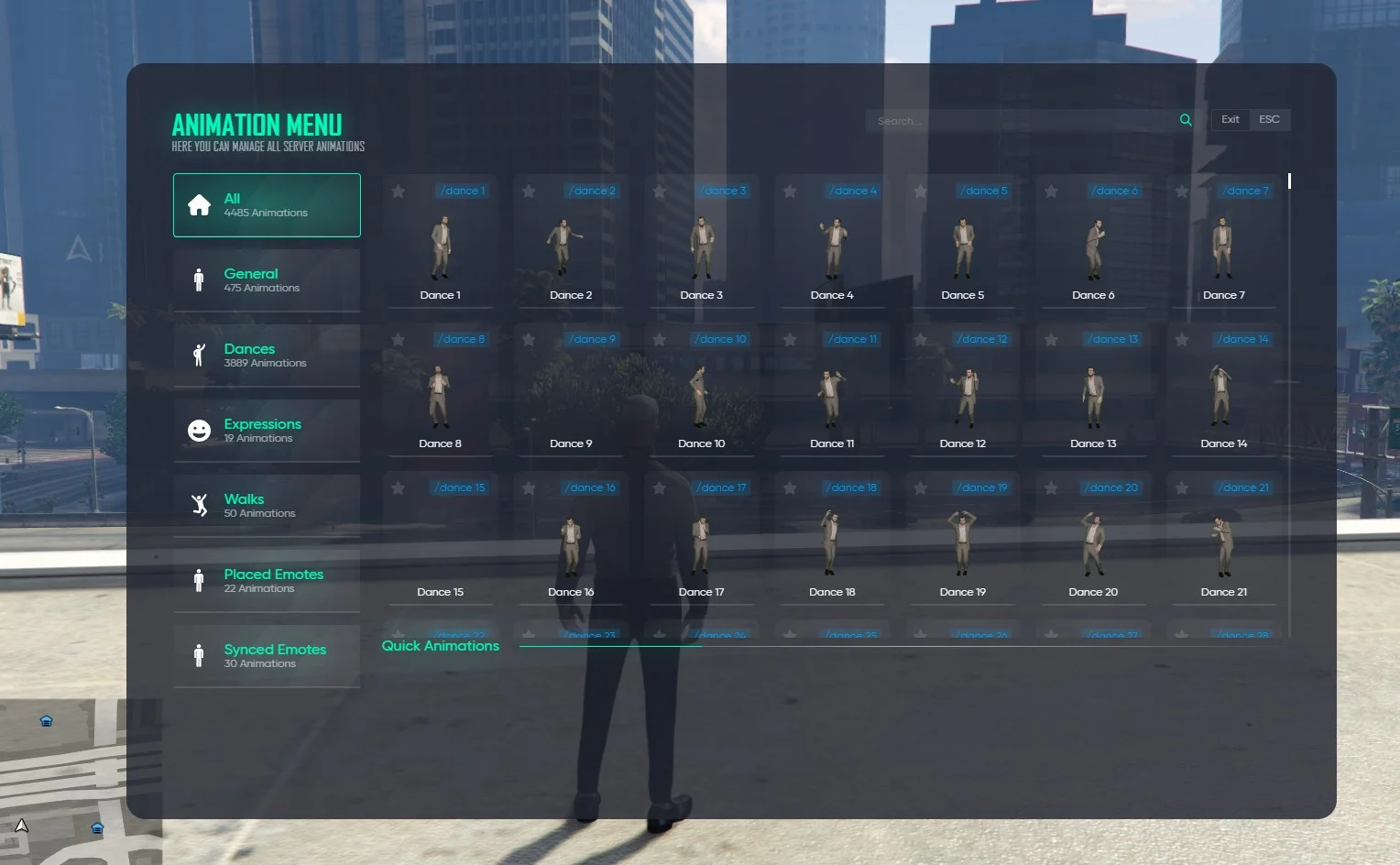Open the Placed Emotes category
Screen dimensions: 1400x865
(x=267, y=581)
